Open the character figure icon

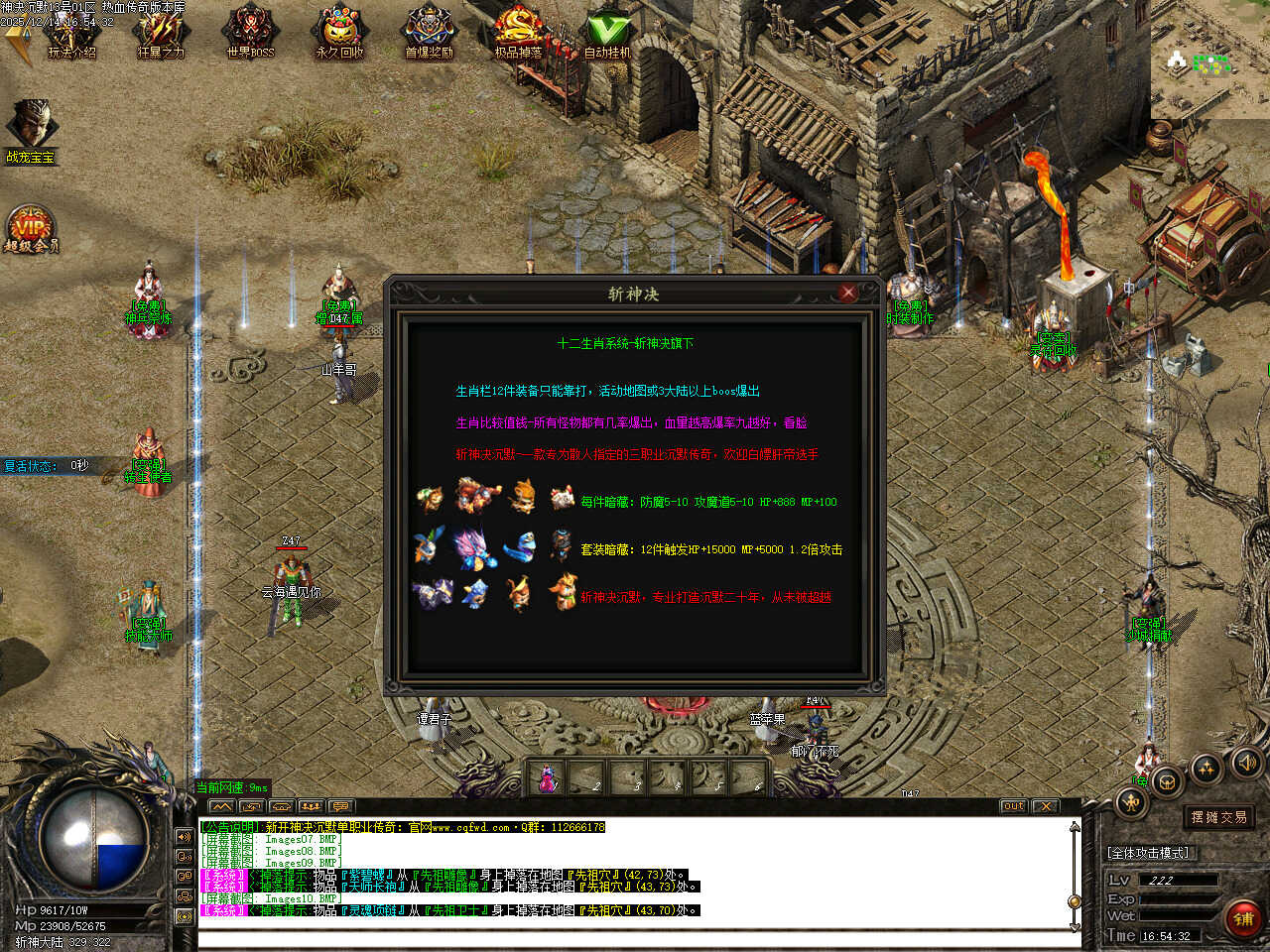pos(1132,801)
